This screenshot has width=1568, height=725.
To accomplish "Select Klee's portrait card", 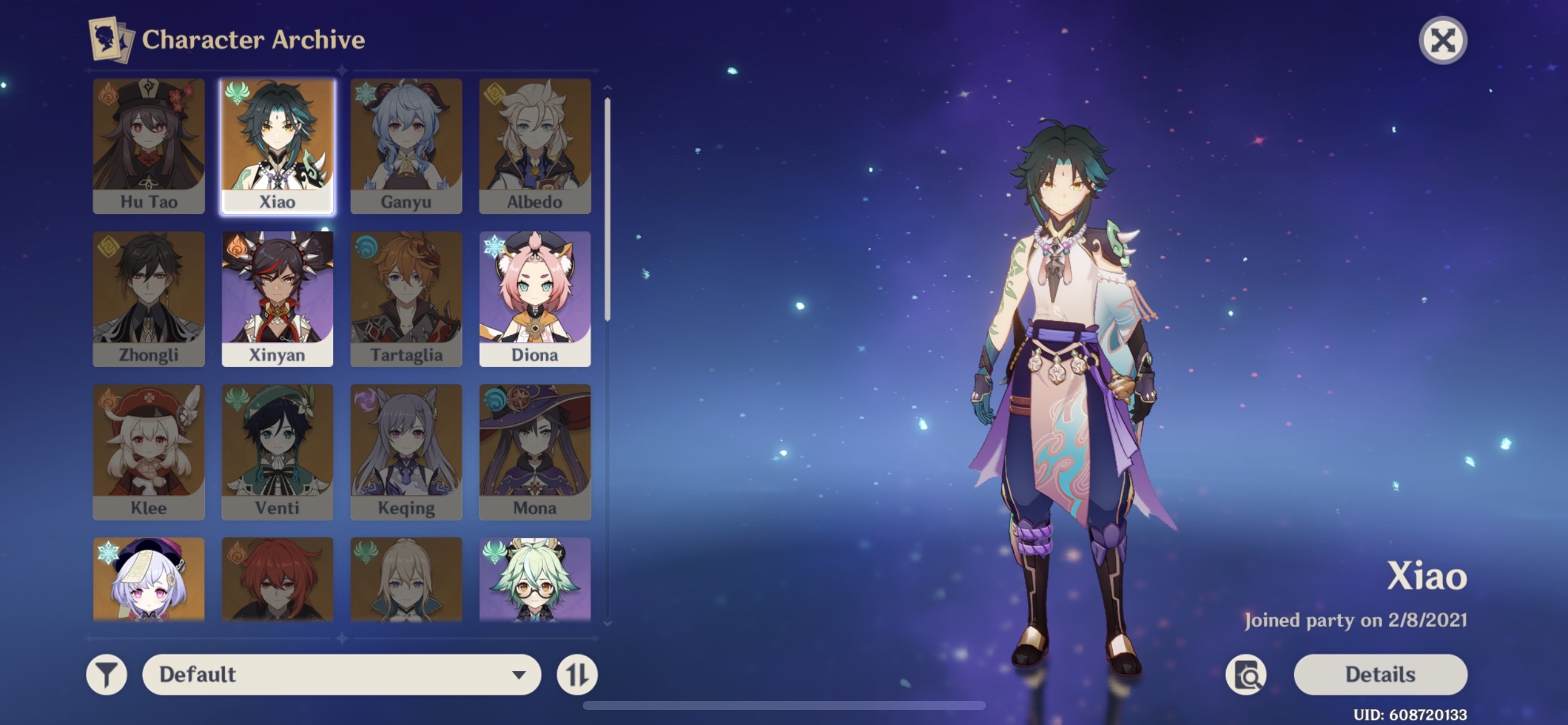I will [x=149, y=452].
